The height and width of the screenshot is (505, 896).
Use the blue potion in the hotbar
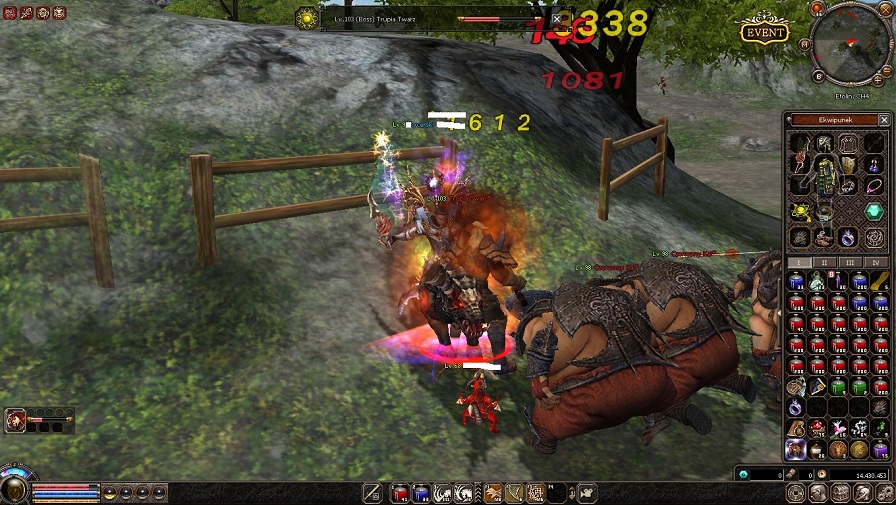(421, 492)
